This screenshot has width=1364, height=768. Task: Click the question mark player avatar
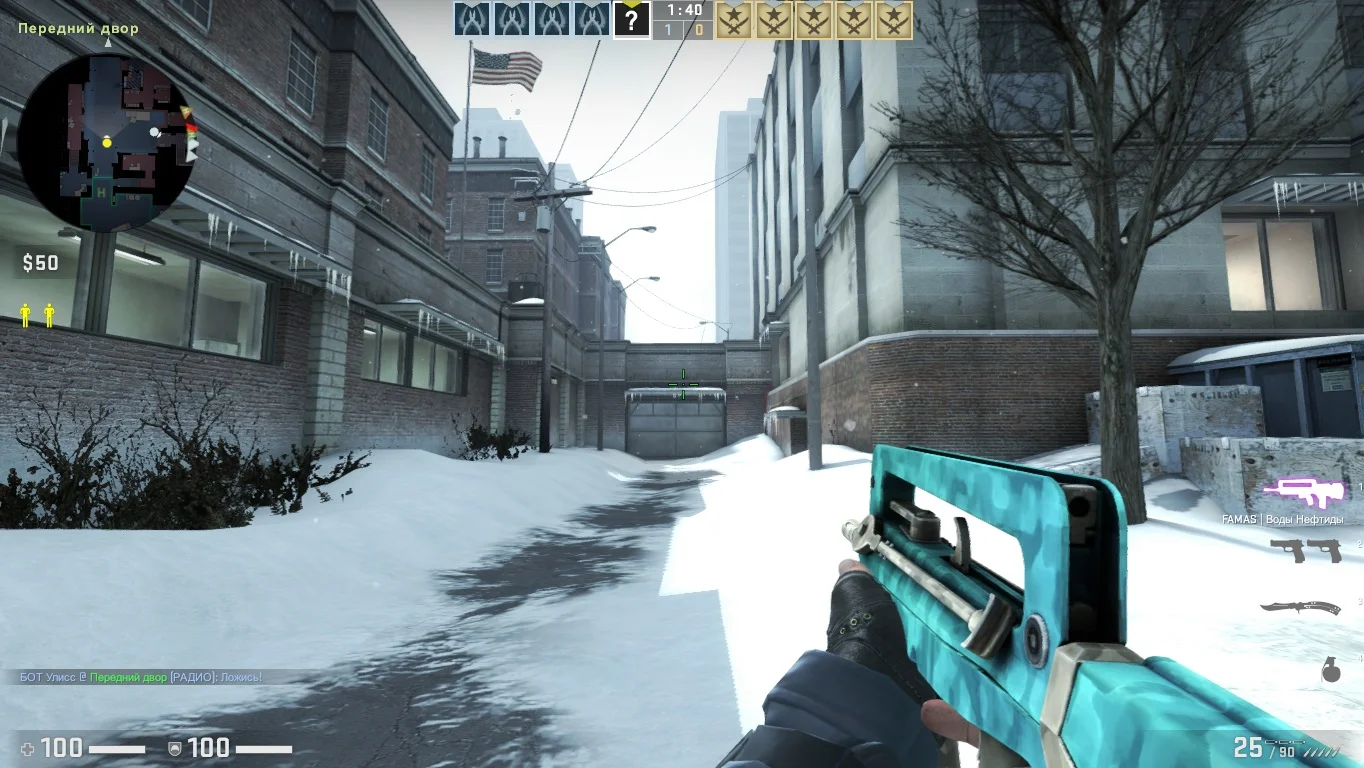pos(631,20)
